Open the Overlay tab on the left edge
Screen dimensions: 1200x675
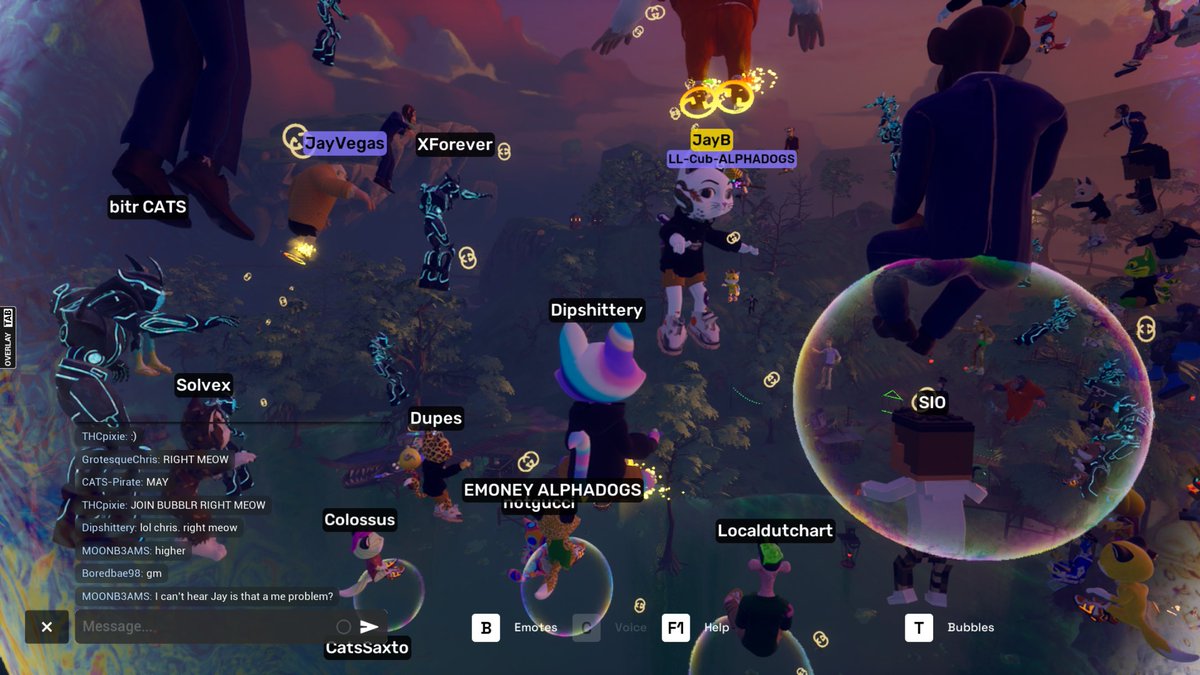click(x=7, y=337)
